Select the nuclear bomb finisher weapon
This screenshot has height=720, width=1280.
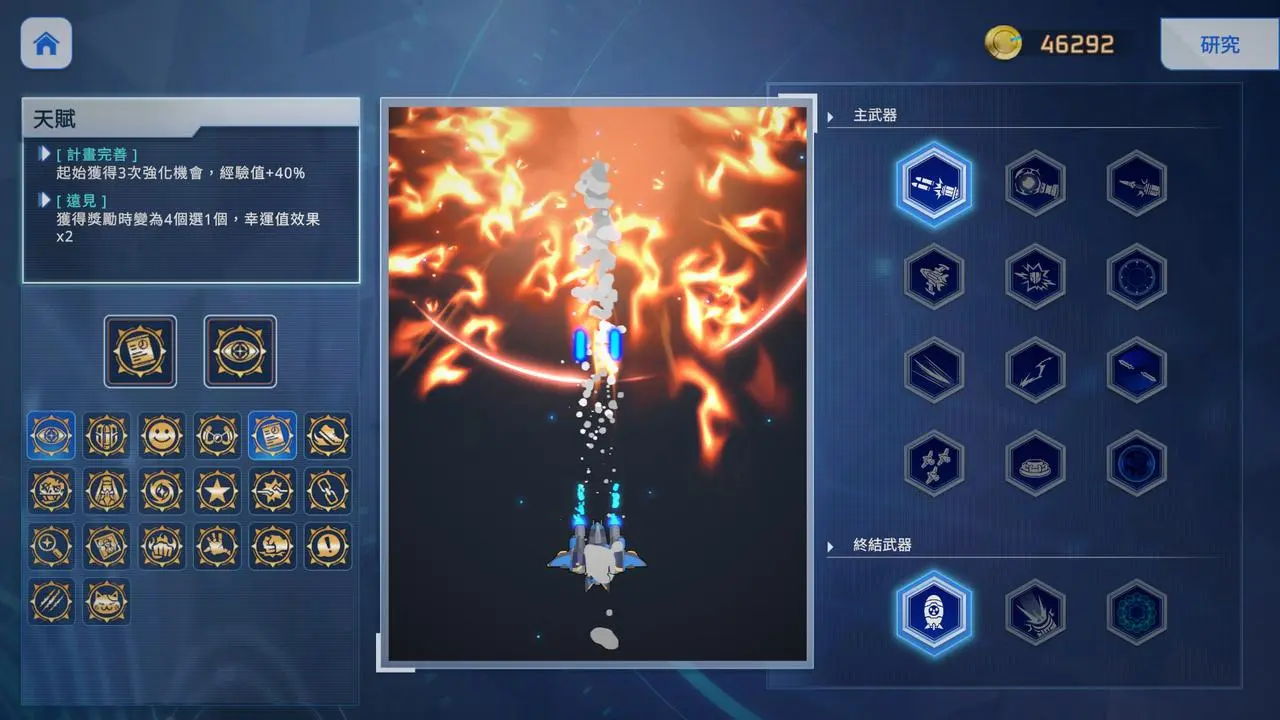pos(934,612)
